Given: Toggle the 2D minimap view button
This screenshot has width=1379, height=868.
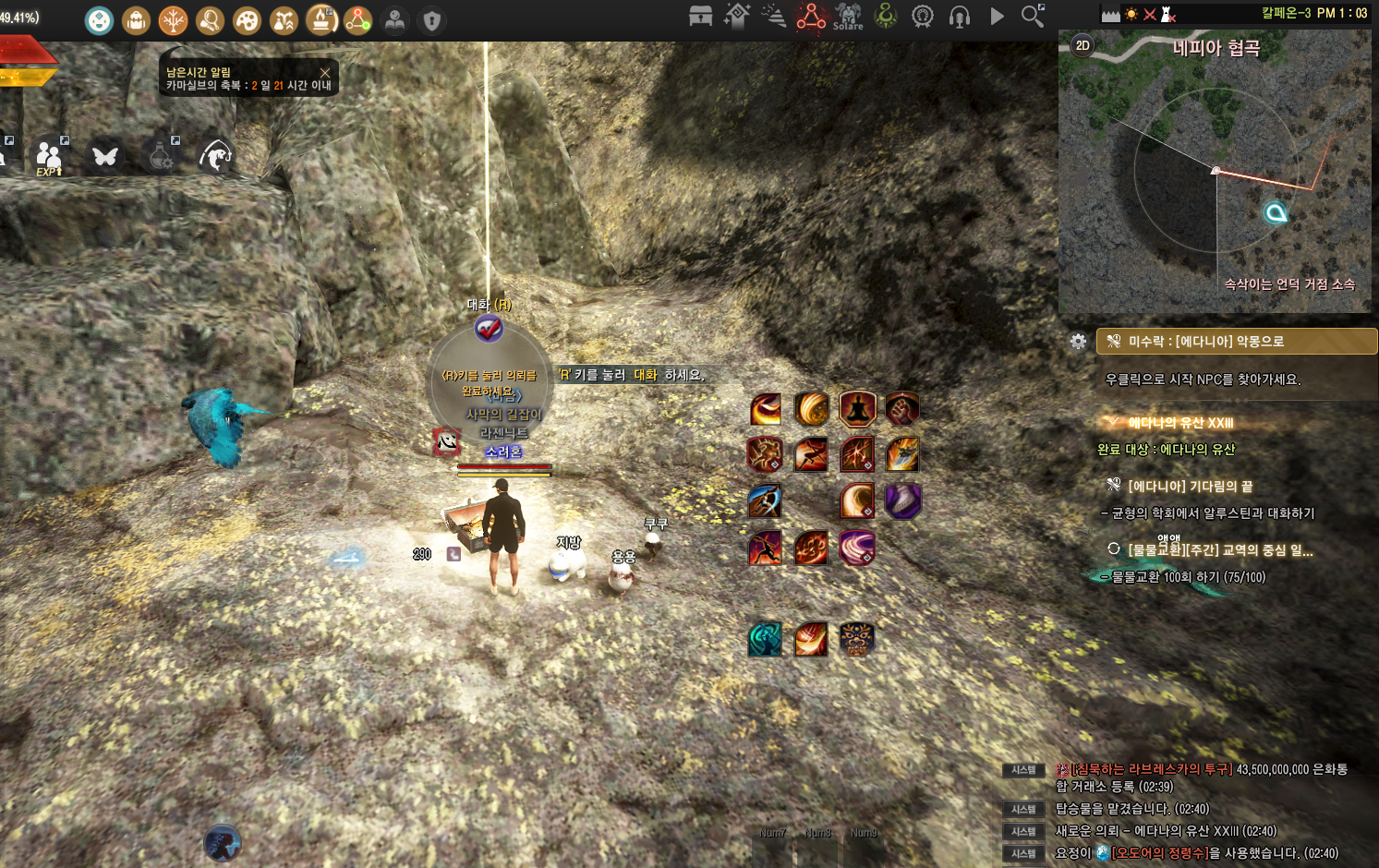Looking at the screenshot, I should [1083, 45].
